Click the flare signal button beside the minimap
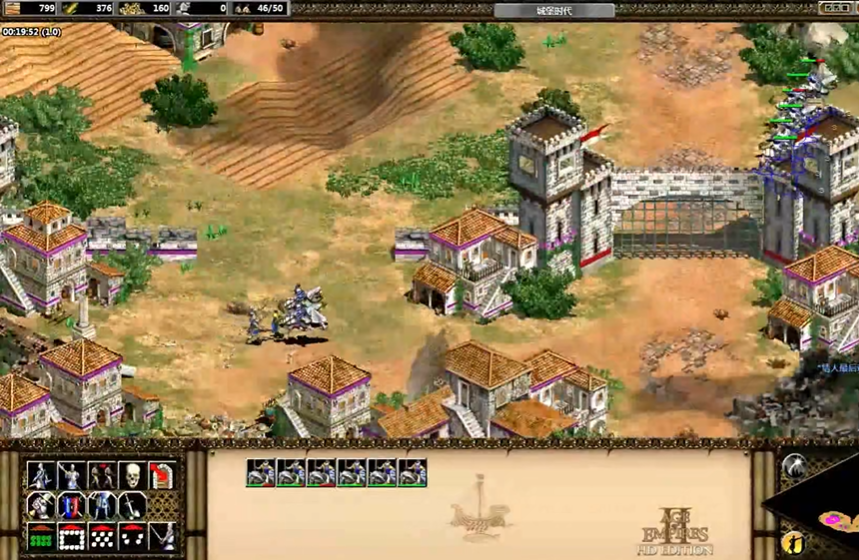 tap(793, 465)
